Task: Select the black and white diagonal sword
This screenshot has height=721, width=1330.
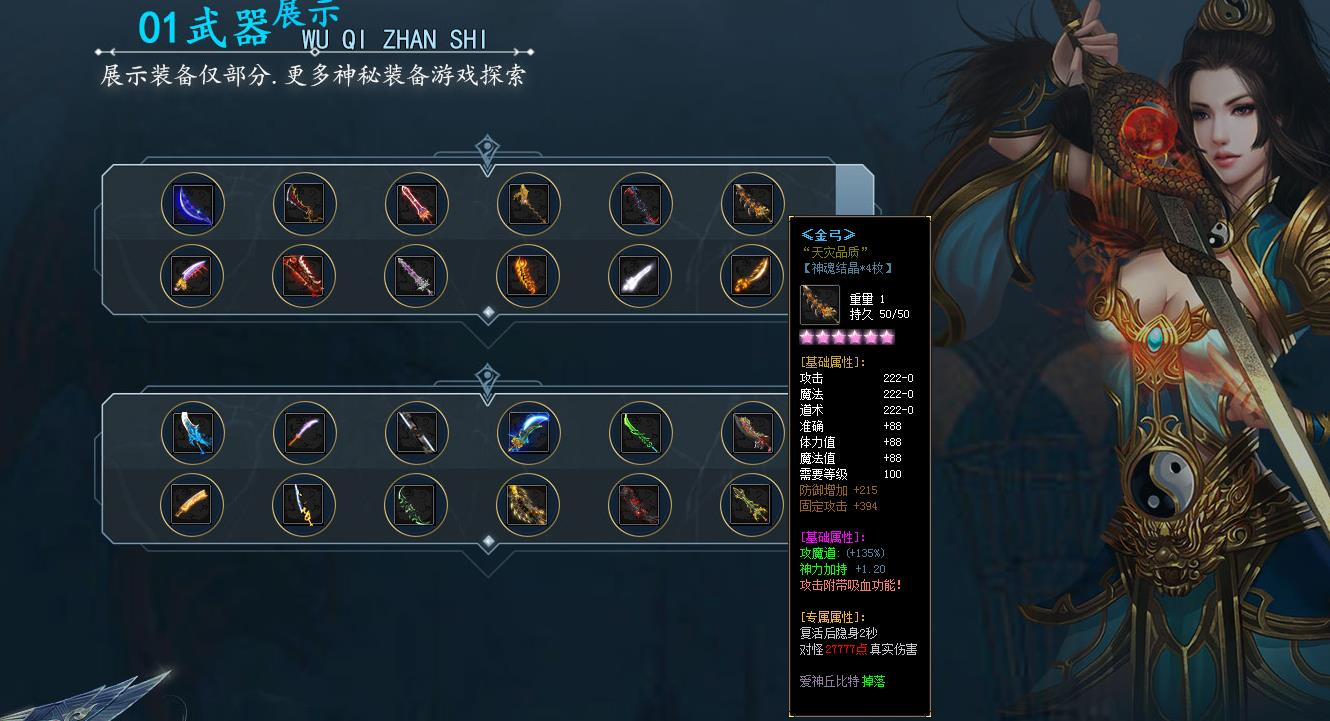Action: click(x=417, y=433)
